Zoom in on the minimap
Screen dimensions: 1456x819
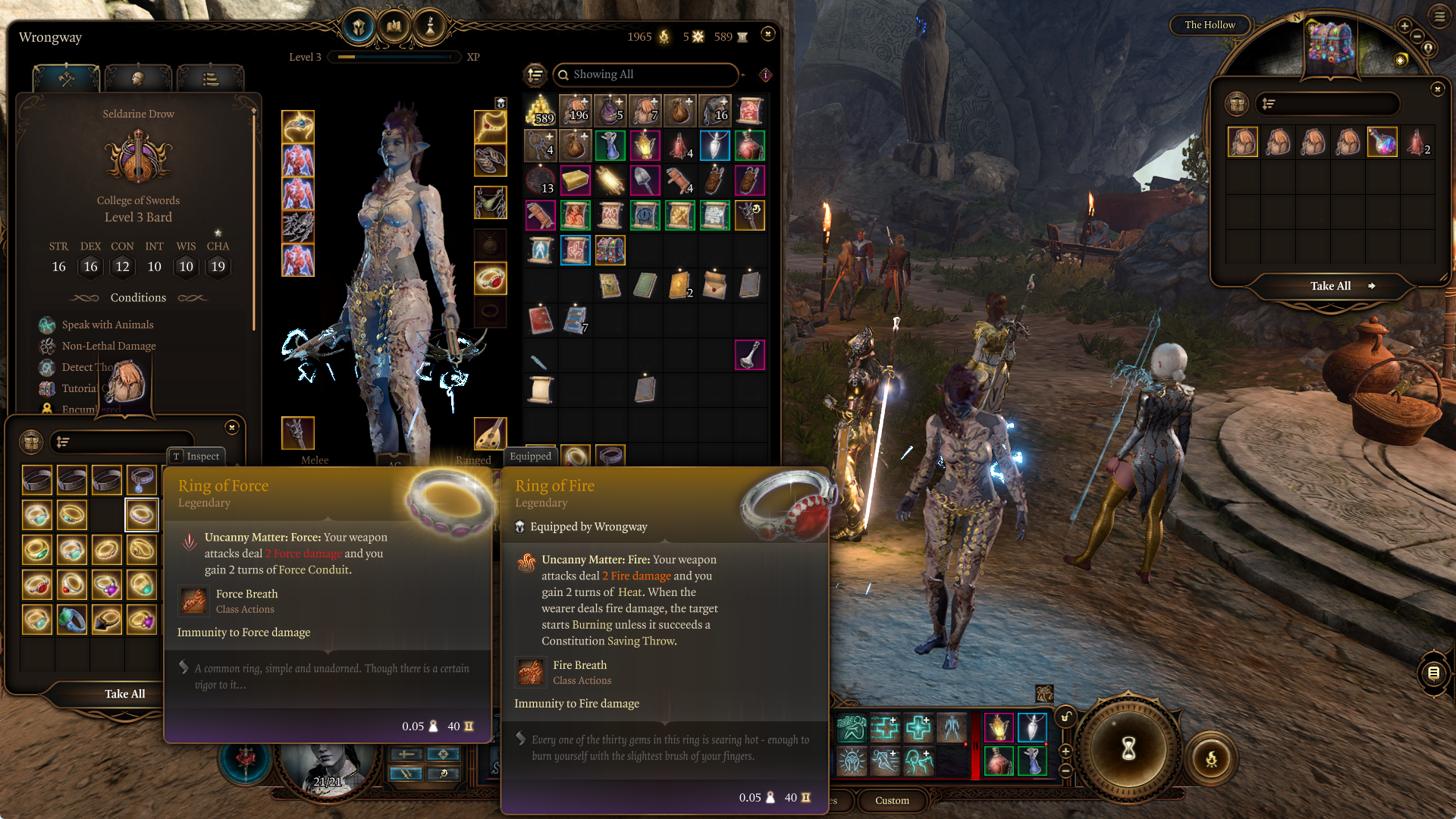coord(1404,26)
